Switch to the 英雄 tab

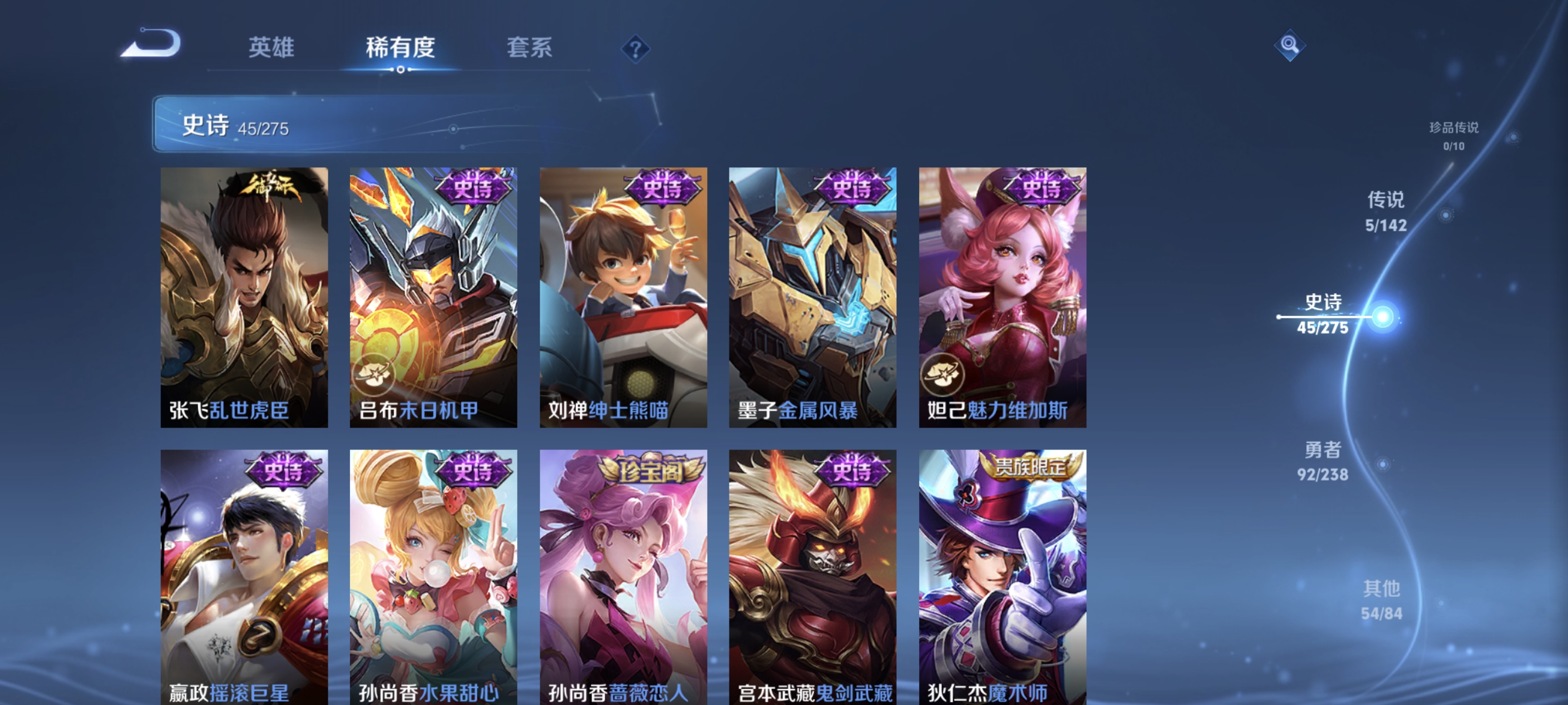[270, 49]
